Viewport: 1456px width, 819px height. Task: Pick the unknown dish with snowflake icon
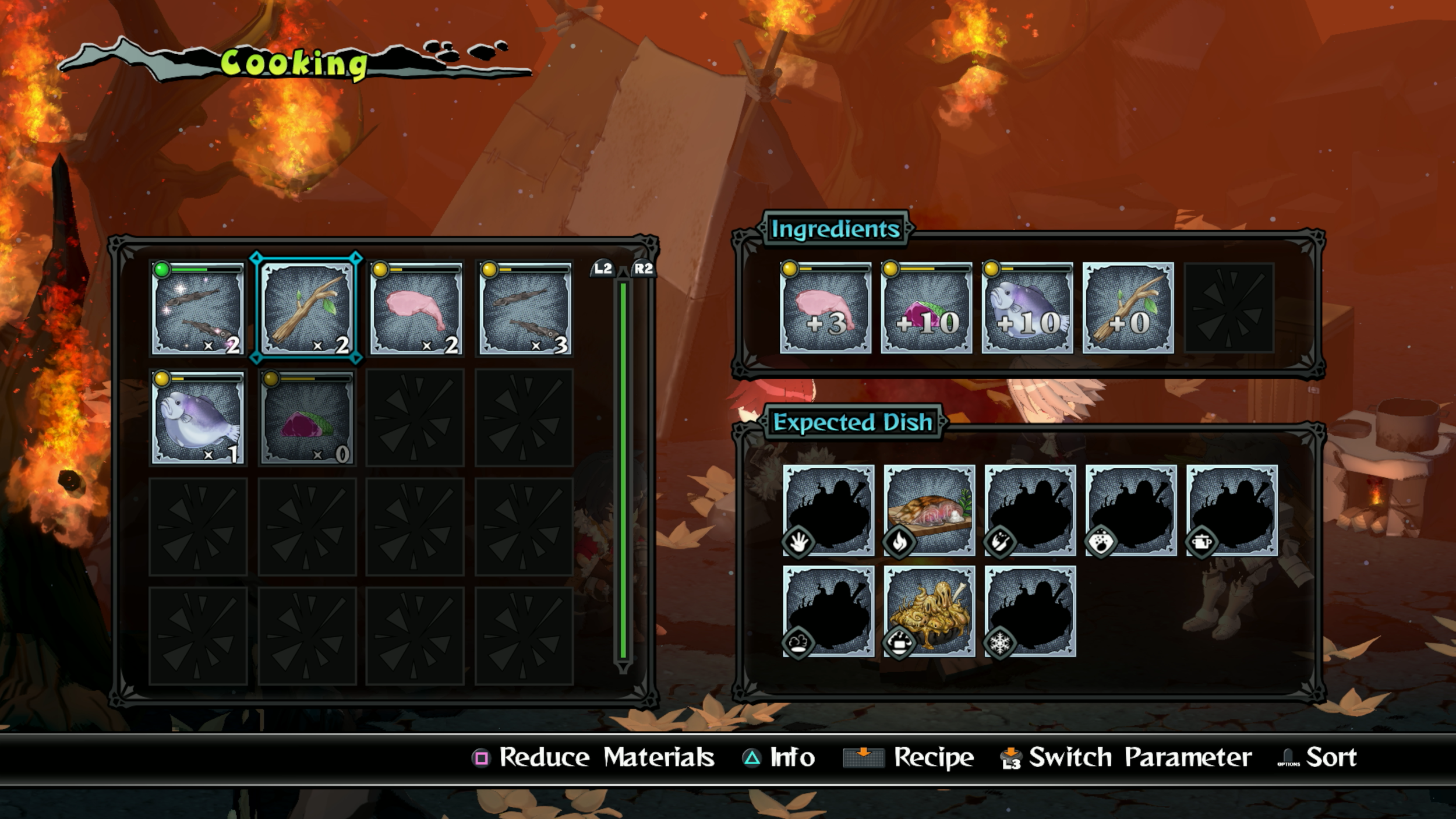click(x=1030, y=611)
